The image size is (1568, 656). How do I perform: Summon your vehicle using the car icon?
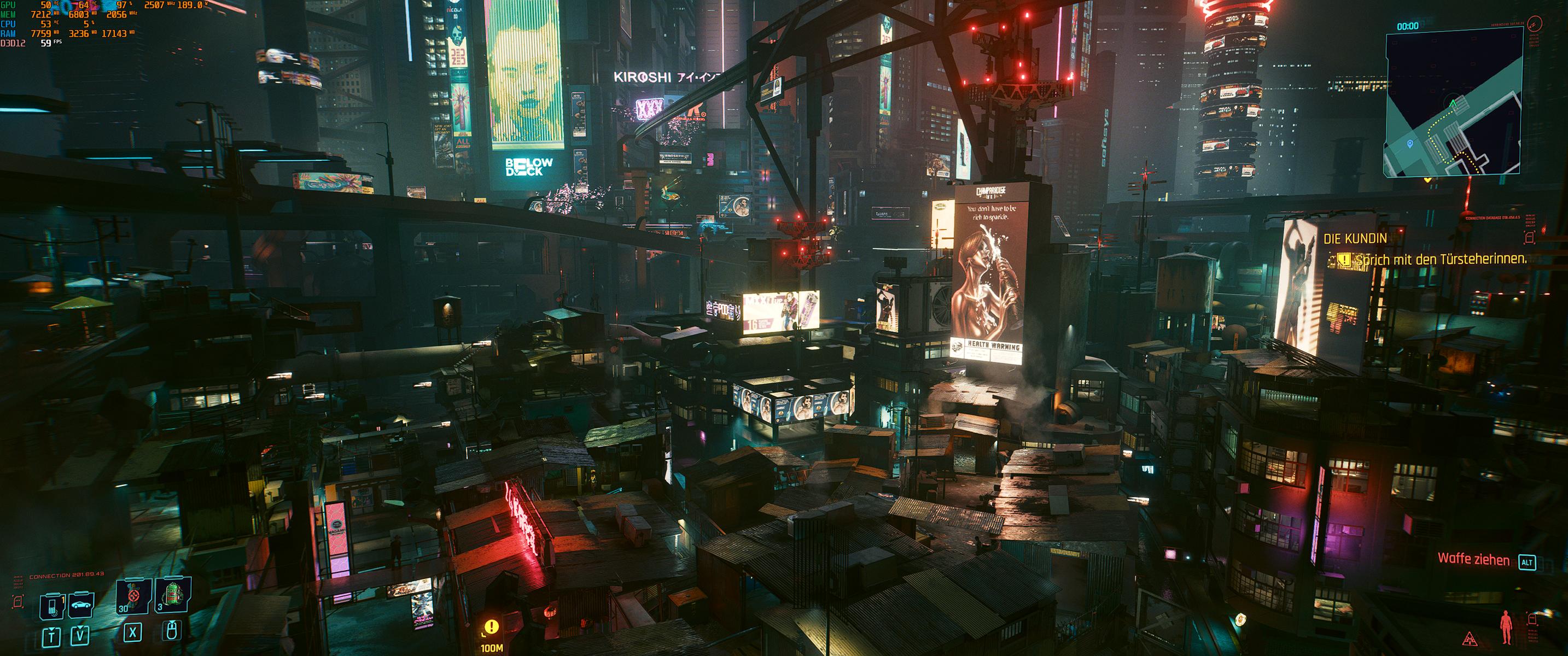pos(81,606)
